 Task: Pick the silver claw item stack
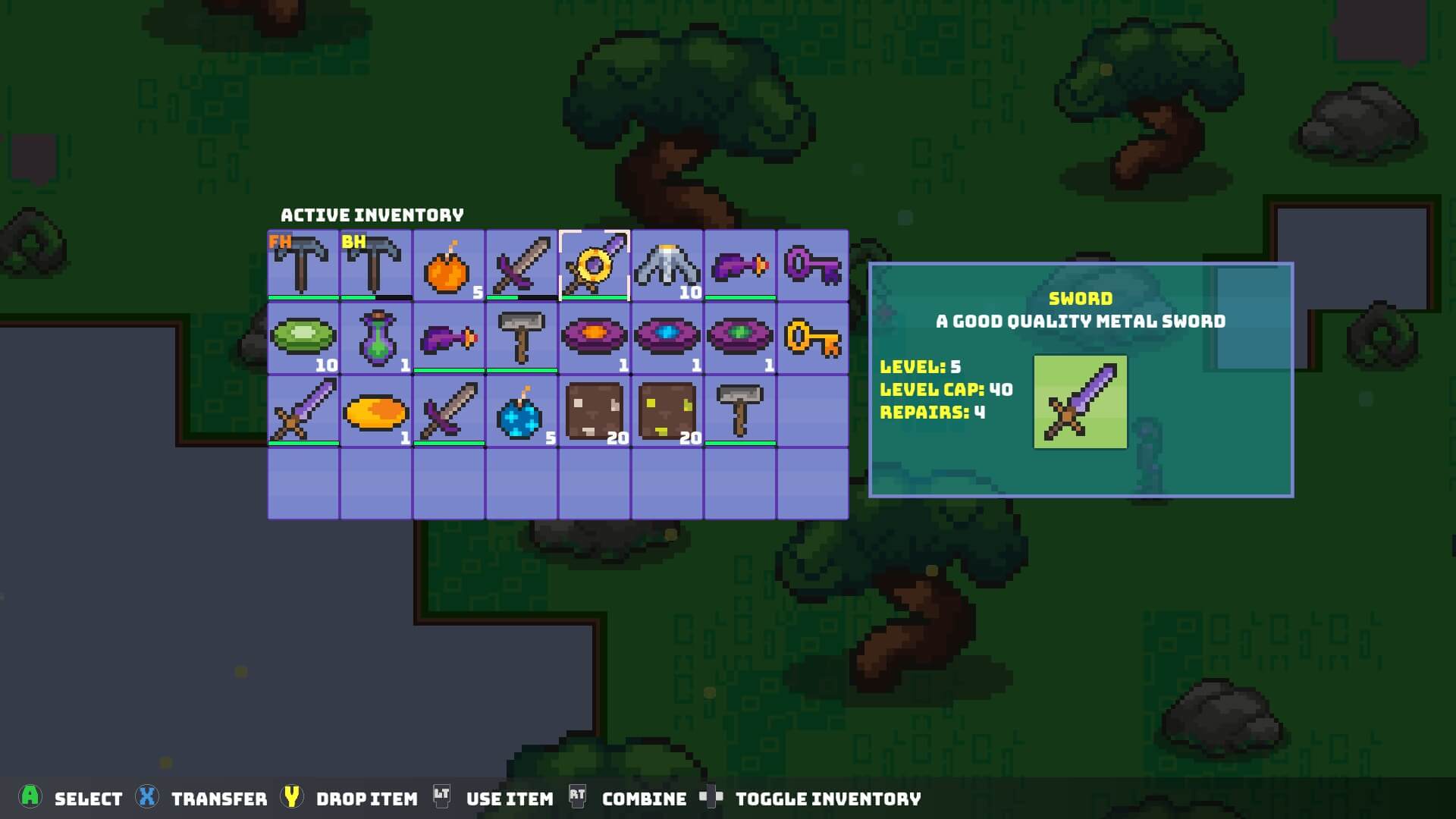(x=667, y=265)
